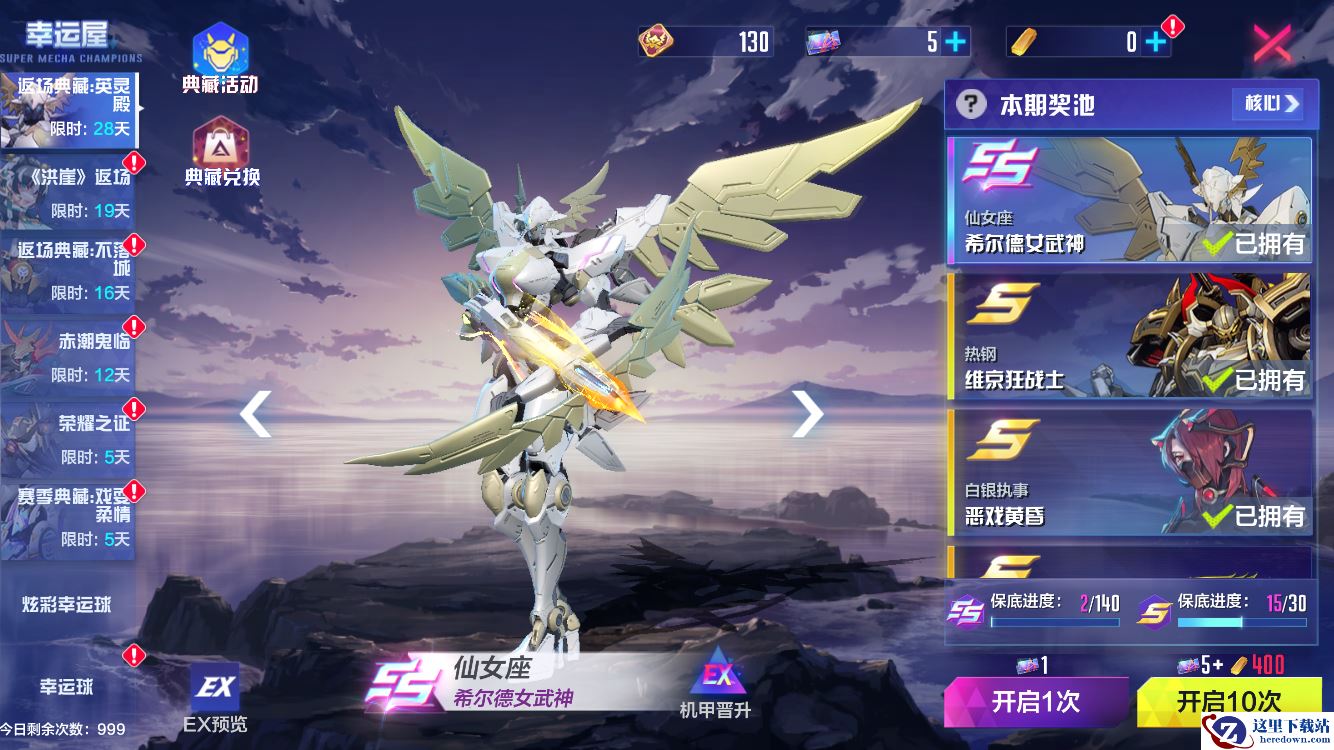The width and height of the screenshot is (1334, 750).
Task: Switch to the 炫彩幸运球 tab
Action: pos(68,604)
